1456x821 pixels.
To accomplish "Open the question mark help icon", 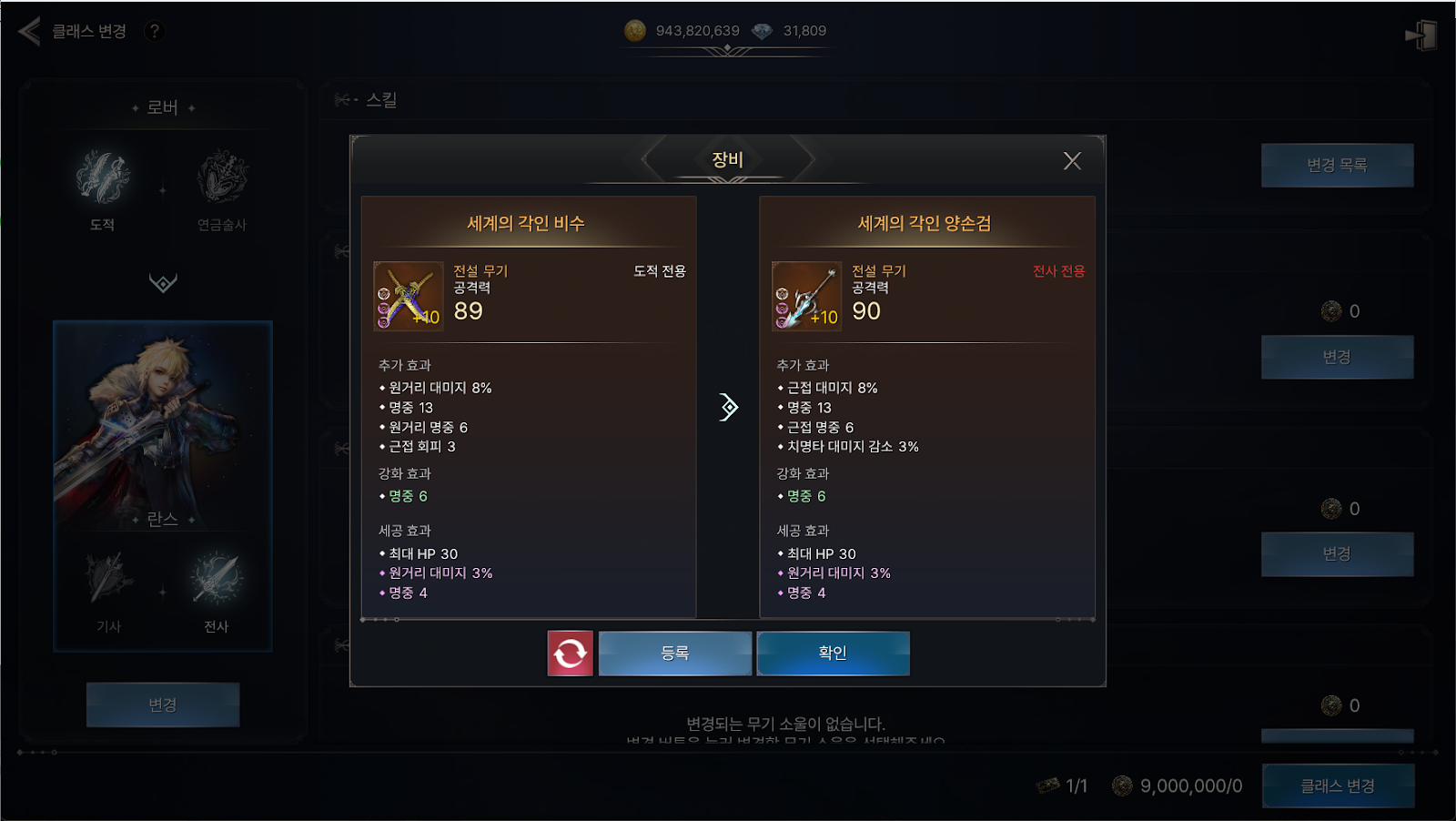I will (155, 31).
